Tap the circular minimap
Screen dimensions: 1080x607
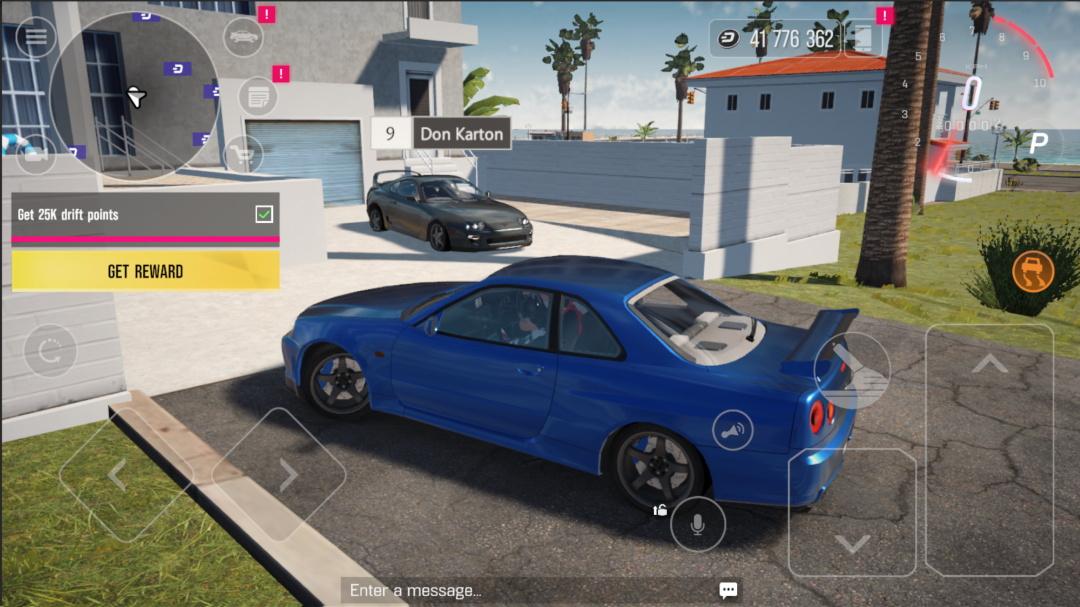point(134,97)
